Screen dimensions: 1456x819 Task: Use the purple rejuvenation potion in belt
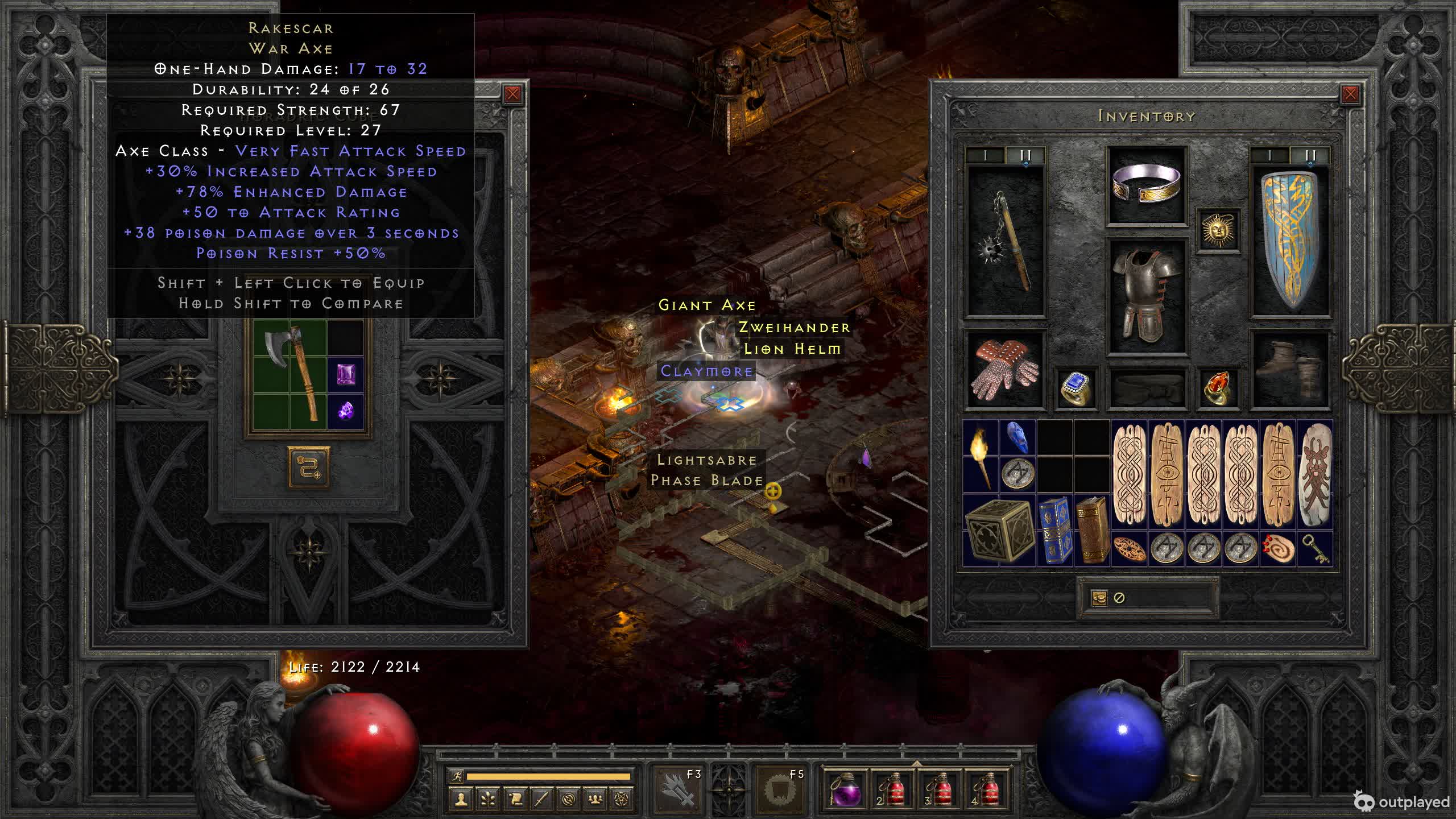[846, 791]
